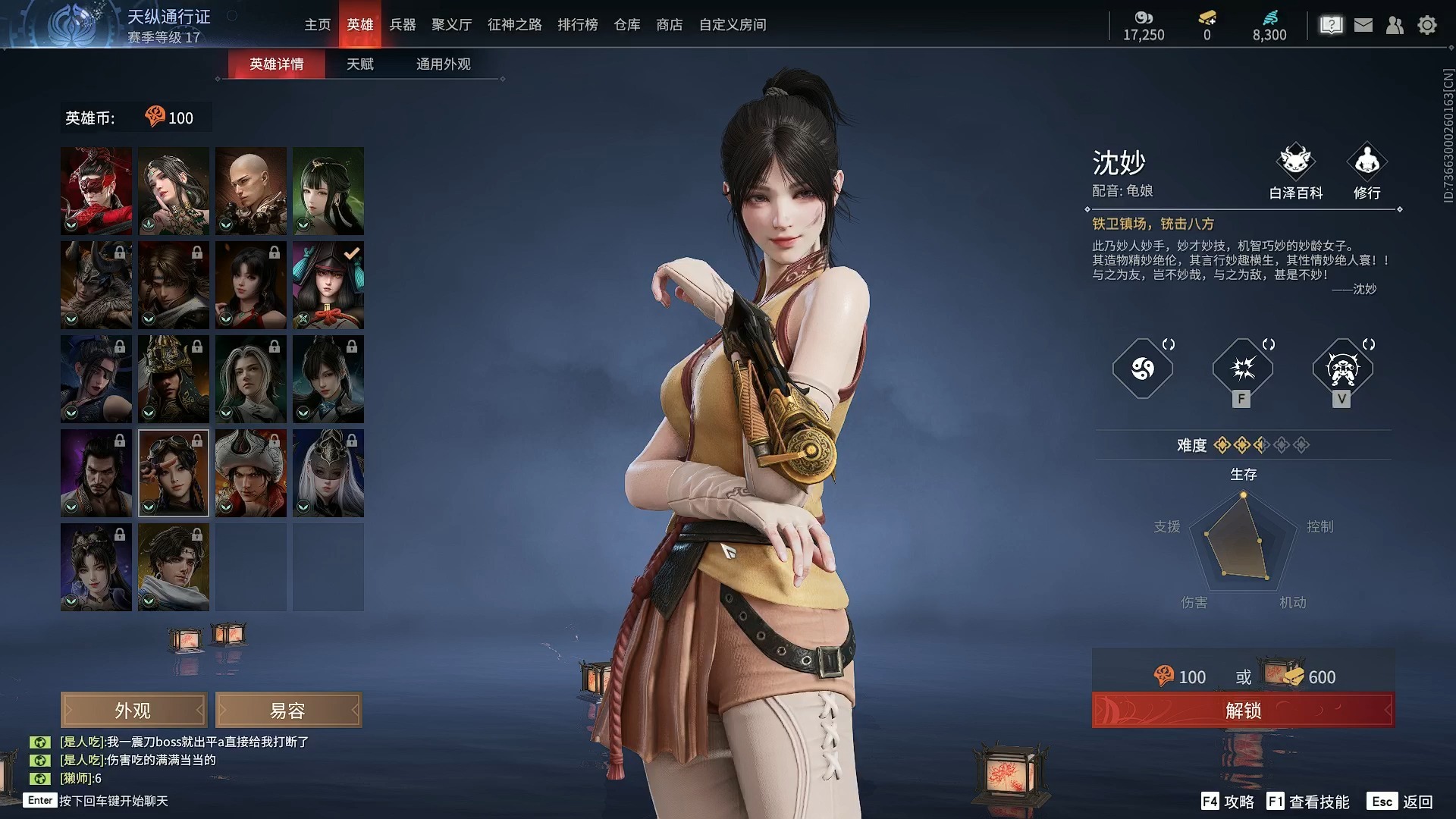1456x819 pixels.
Task: Open the 仓库 storage menu
Action: coord(627,25)
